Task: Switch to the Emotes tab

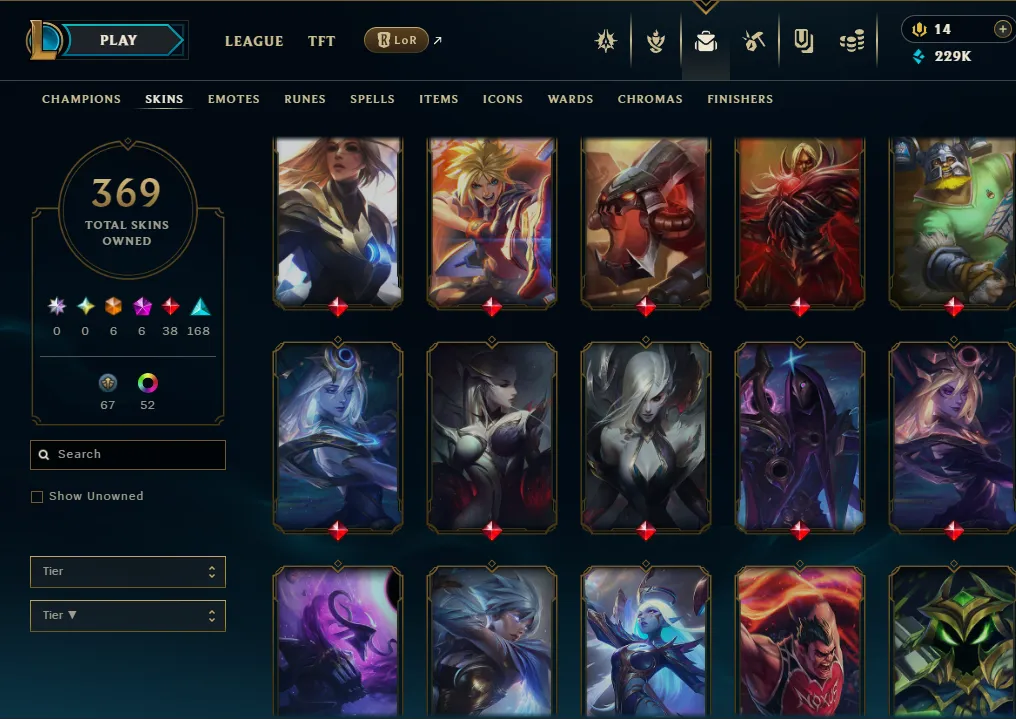Action: point(234,99)
